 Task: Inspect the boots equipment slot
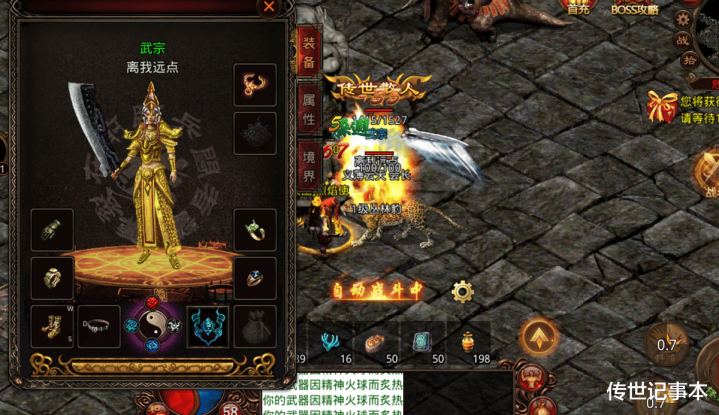tap(52, 325)
